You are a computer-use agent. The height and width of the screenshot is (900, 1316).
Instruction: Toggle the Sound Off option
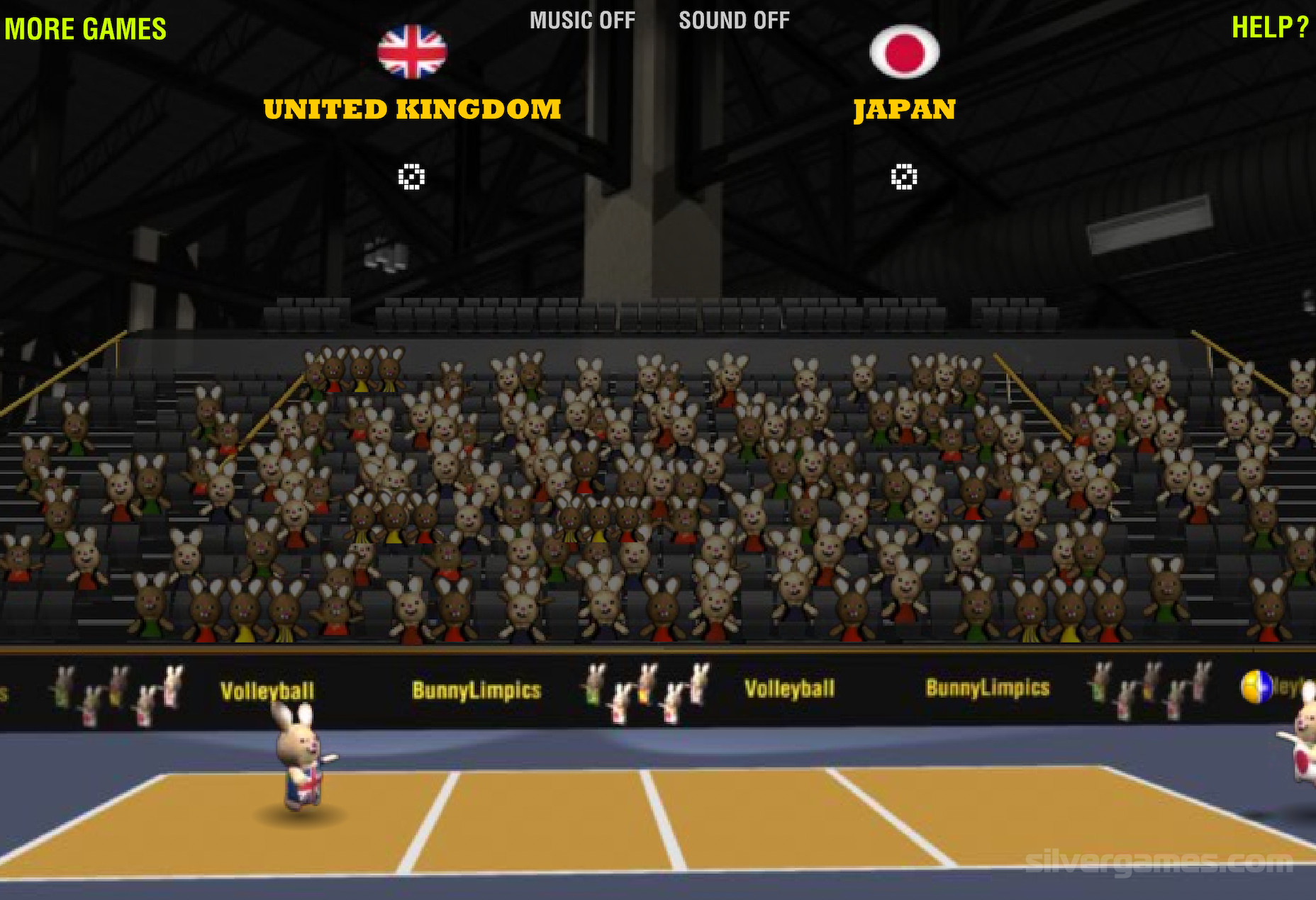point(734,21)
